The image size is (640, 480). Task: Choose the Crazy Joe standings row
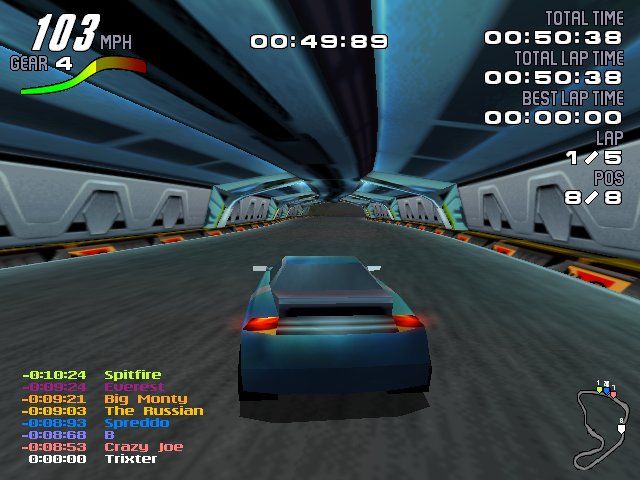[x=139, y=447]
